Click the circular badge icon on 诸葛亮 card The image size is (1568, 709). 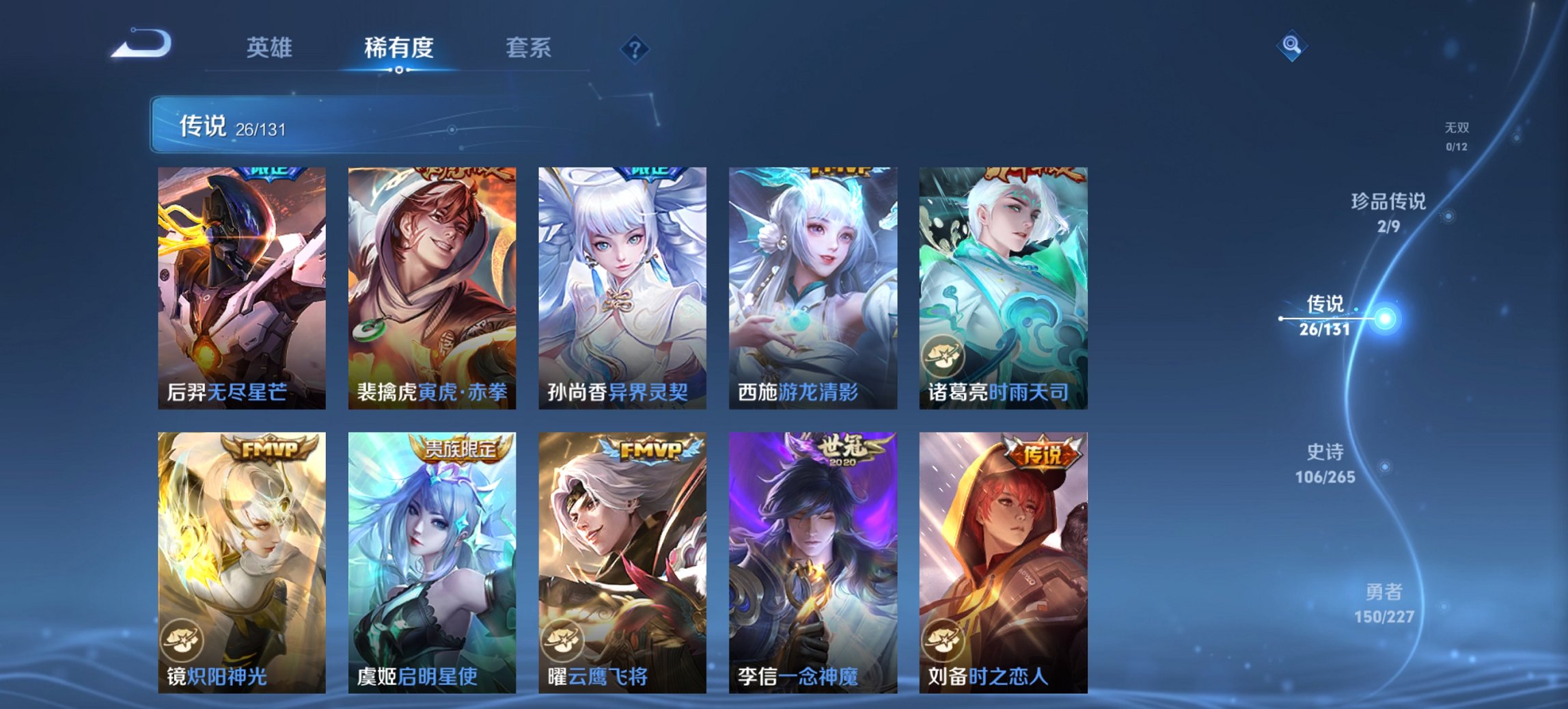coord(942,354)
